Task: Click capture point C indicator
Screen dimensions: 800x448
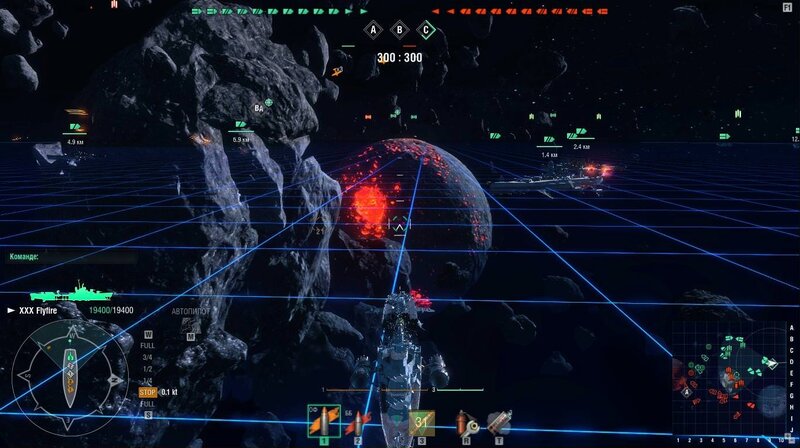Action: (x=427, y=30)
